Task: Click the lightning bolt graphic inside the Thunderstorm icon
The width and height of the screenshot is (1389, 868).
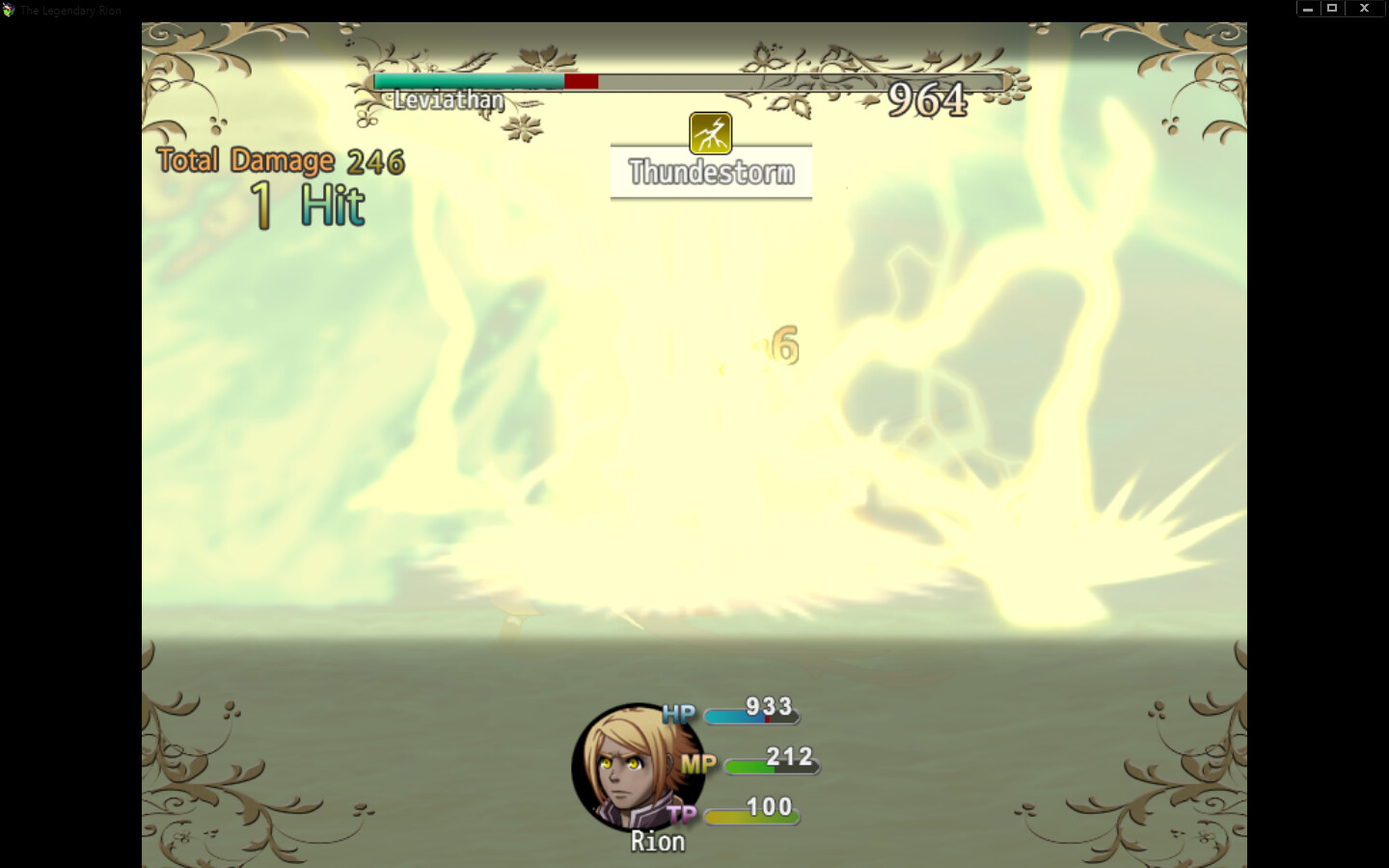Action: 710,134
